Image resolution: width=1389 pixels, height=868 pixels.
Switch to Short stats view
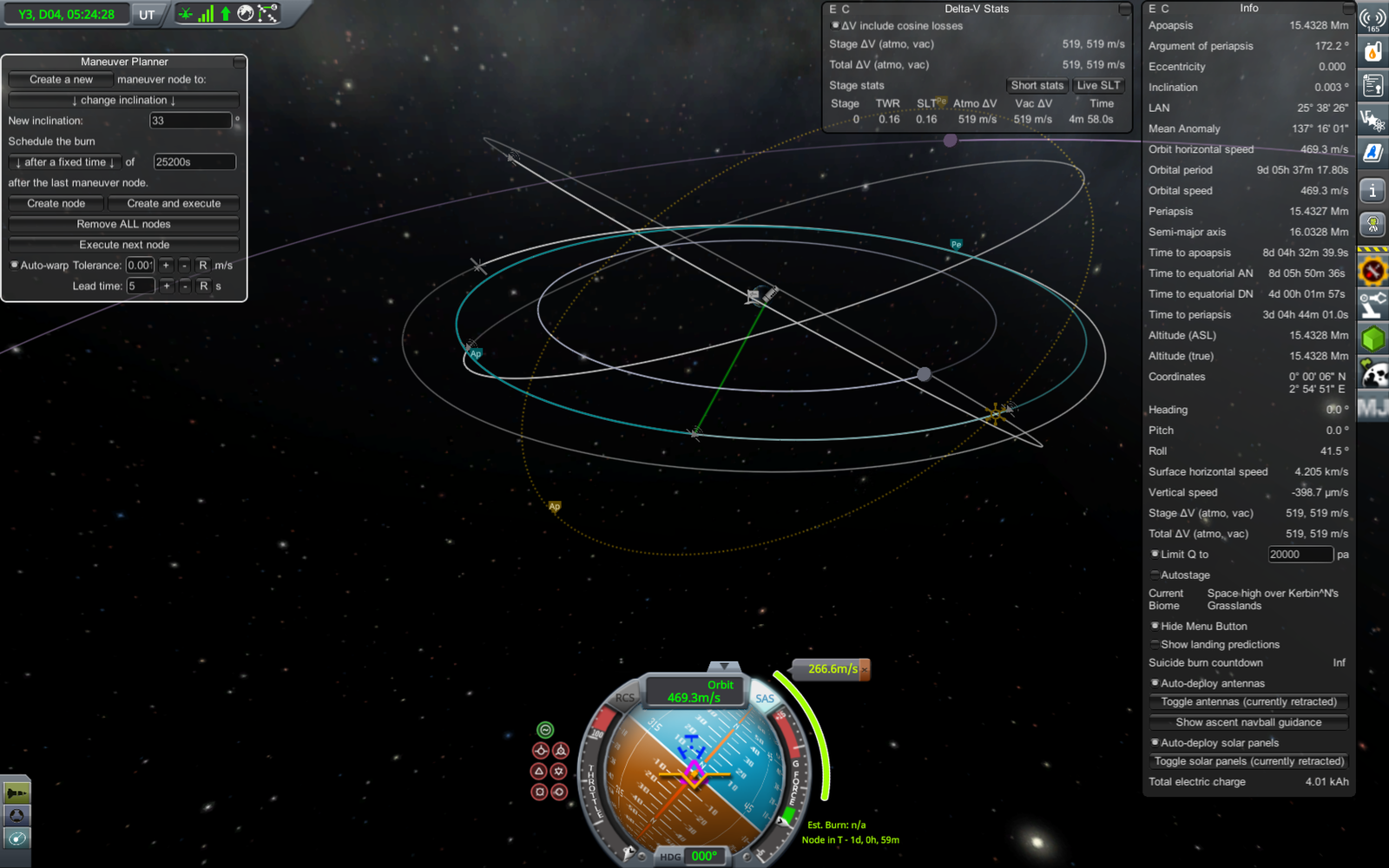[1037, 85]
